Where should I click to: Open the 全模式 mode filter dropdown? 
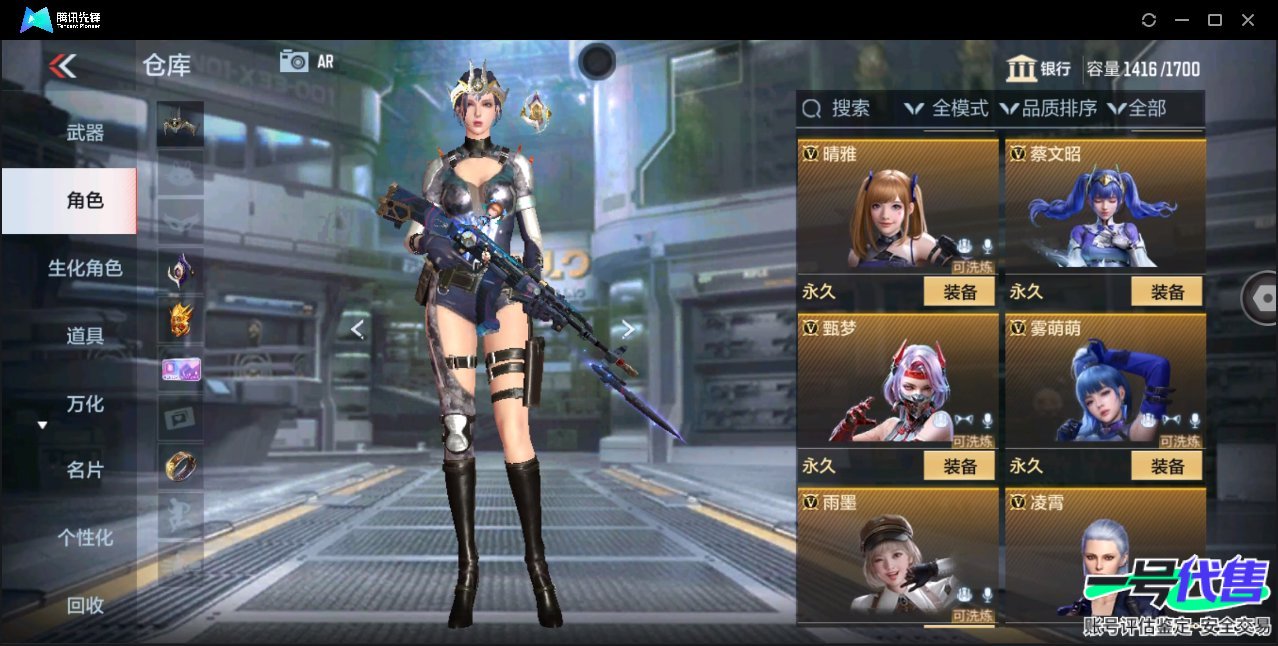947,108
